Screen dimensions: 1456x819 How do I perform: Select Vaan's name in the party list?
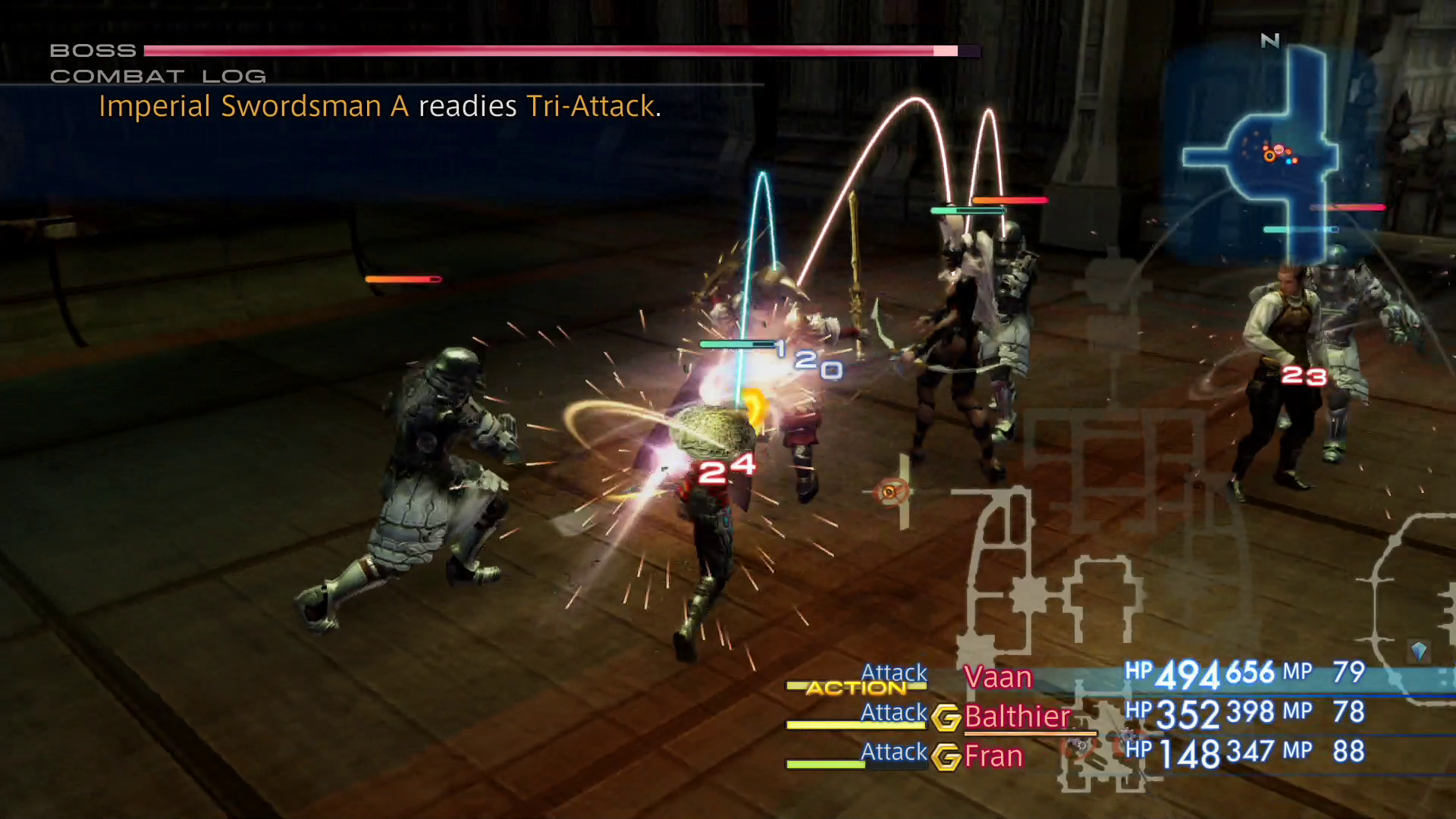997,677
